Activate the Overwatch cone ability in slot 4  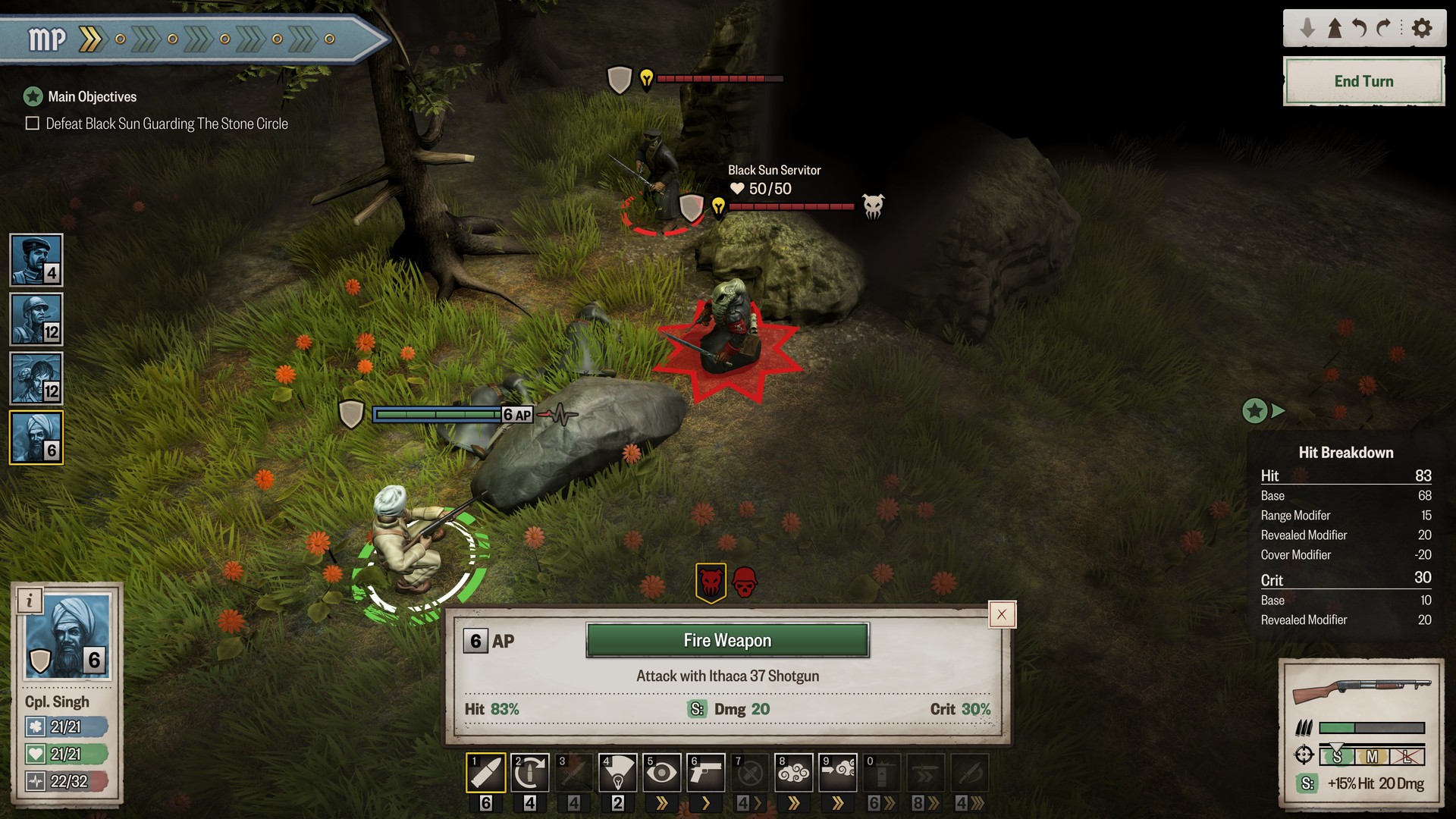pyautogui.click(x=618, y=772)
